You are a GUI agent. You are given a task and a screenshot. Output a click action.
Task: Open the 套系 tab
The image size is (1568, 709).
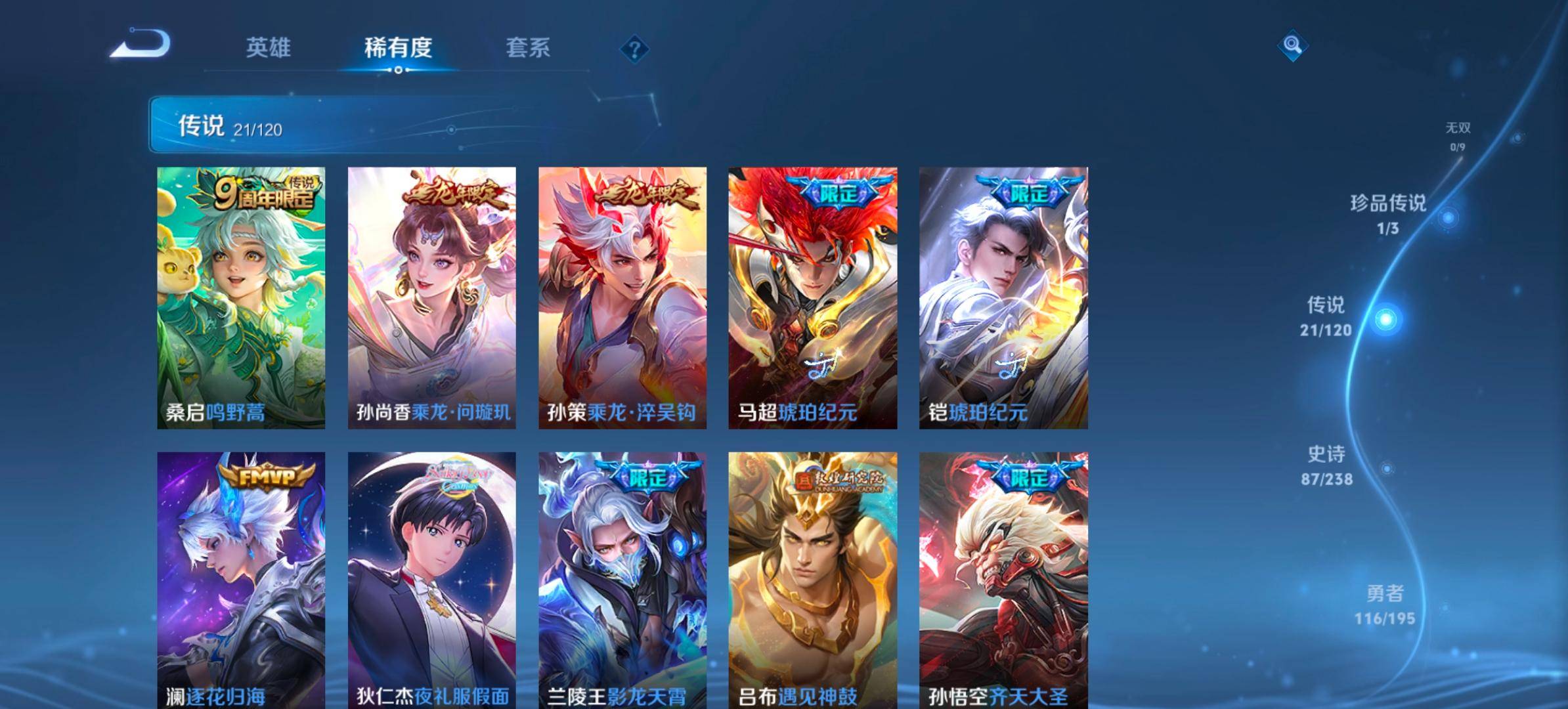tap(528, 48)
